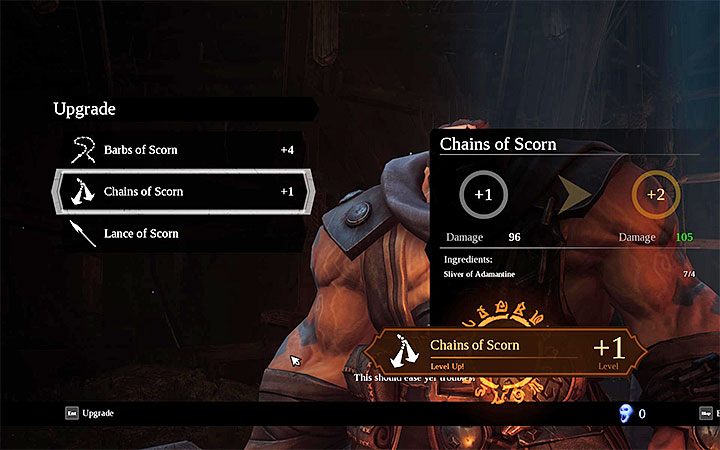Click the Upgrade action at the bottom bar
Screen dimensions: 720x450
tap(98, 412)
